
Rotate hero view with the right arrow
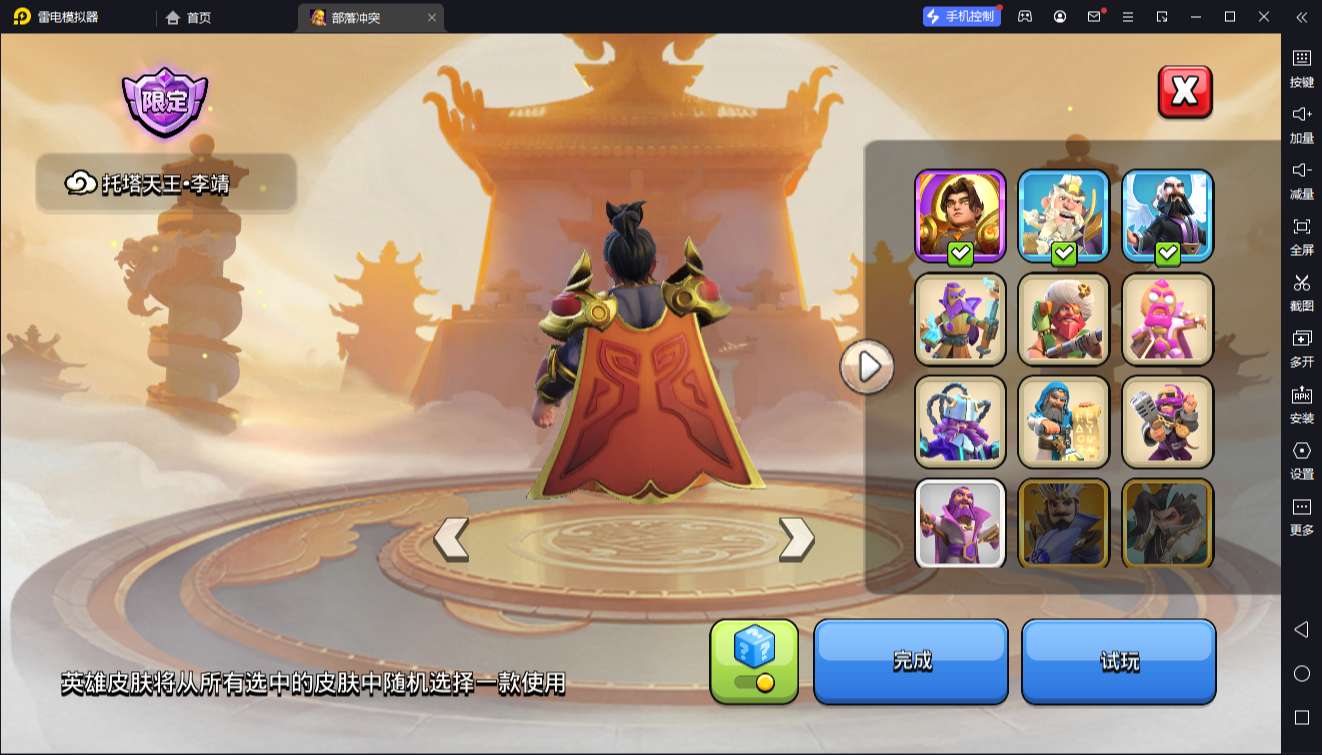(796, 539)
